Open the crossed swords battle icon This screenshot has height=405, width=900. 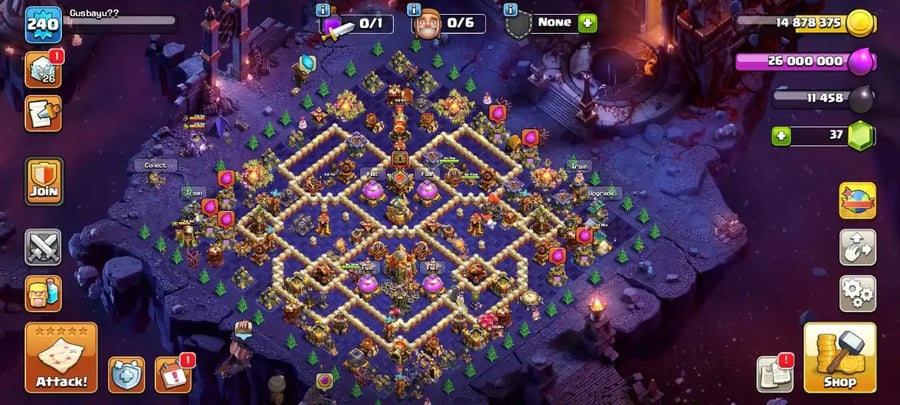[43, 246]
